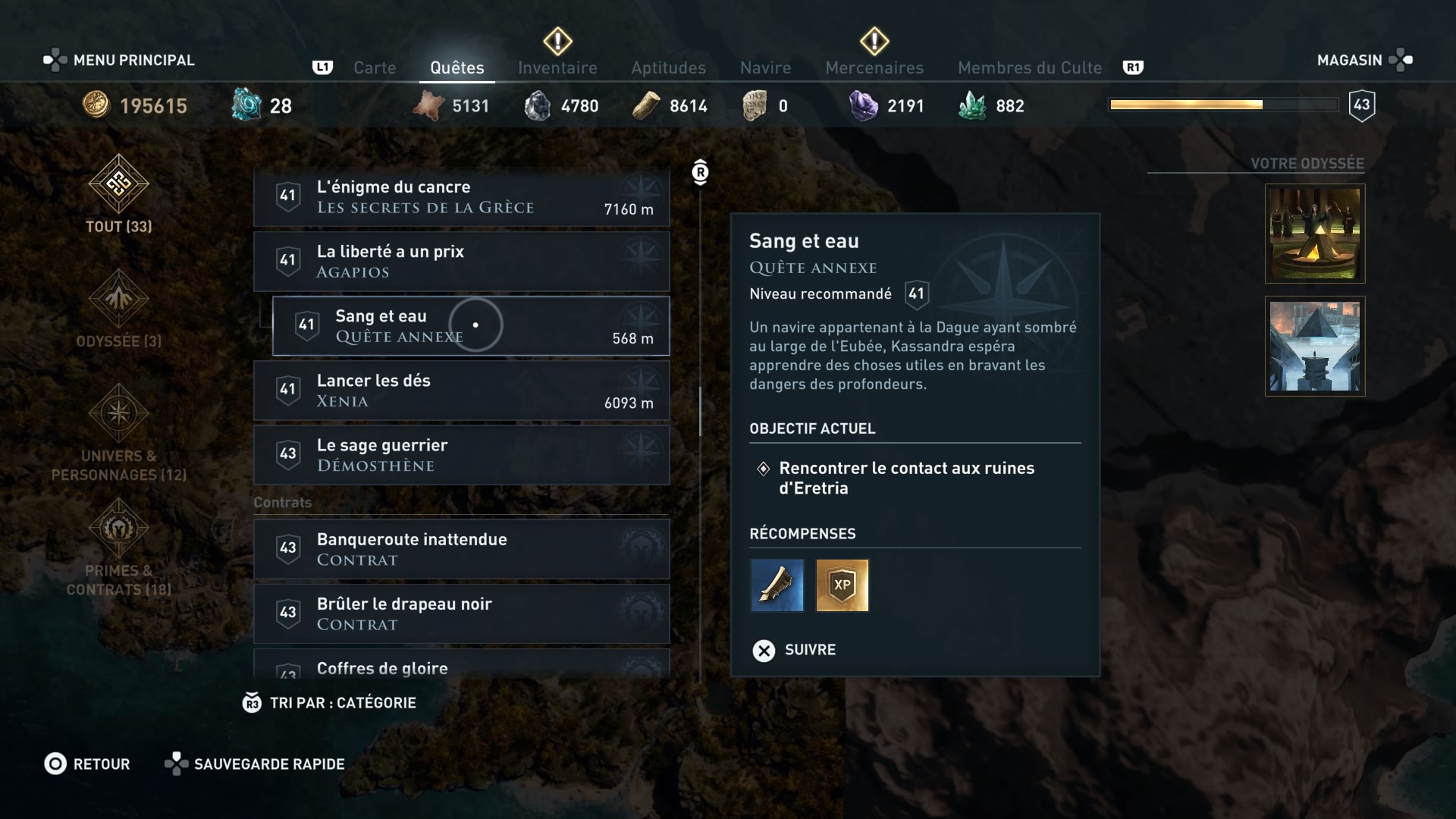Select the Navire tab
Image resolution: width=1456 pixels, height=819 pixels.
coord(765,67)
